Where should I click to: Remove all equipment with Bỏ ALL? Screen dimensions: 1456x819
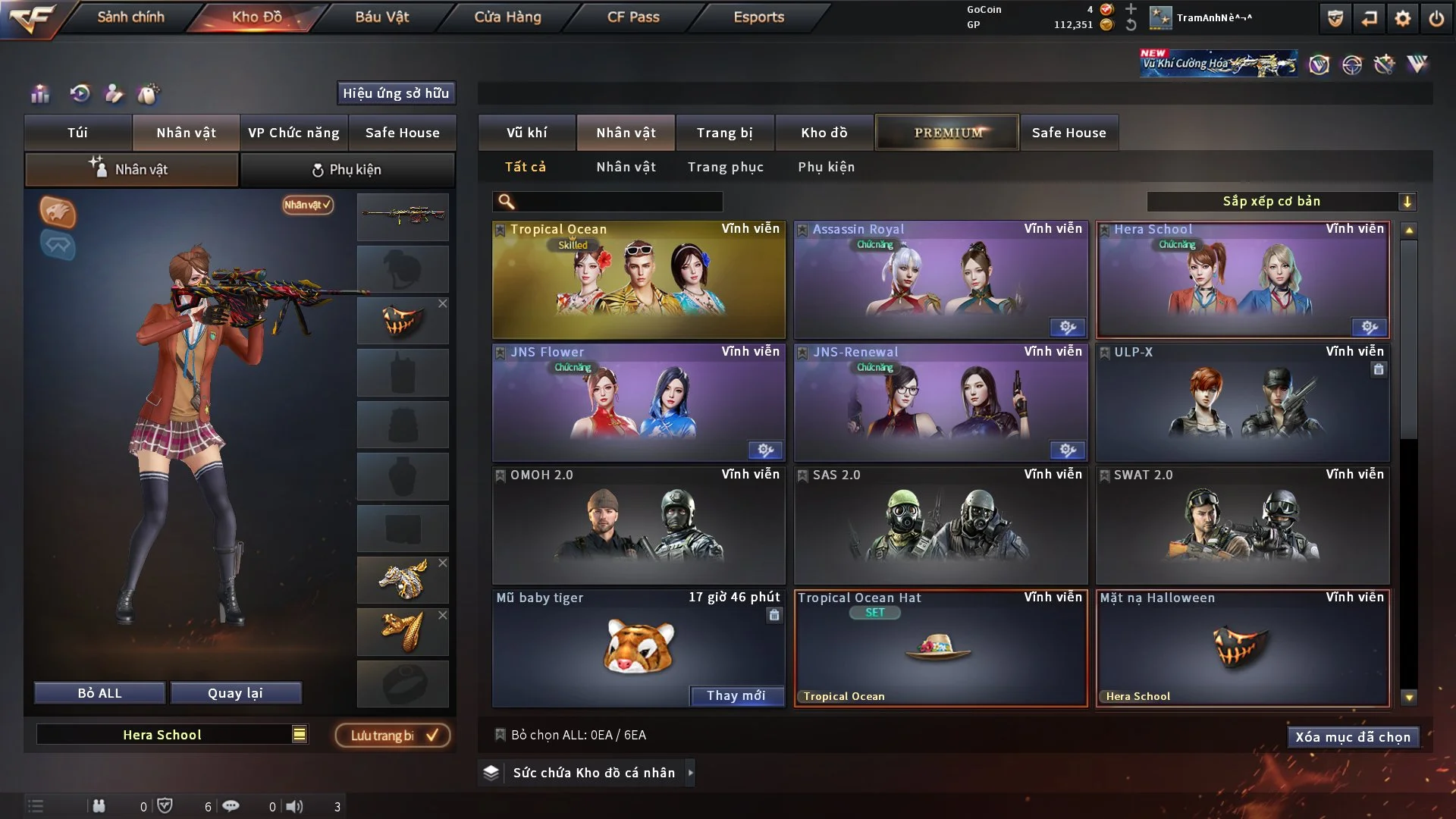99,693
